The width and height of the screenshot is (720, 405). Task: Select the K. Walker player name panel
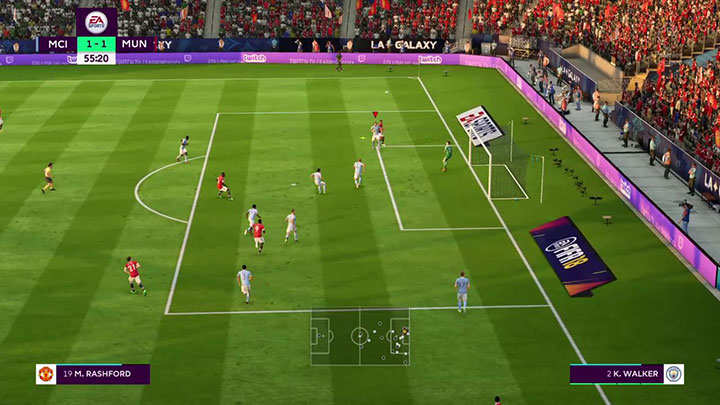pyautogui.click(x=626, y=374)
